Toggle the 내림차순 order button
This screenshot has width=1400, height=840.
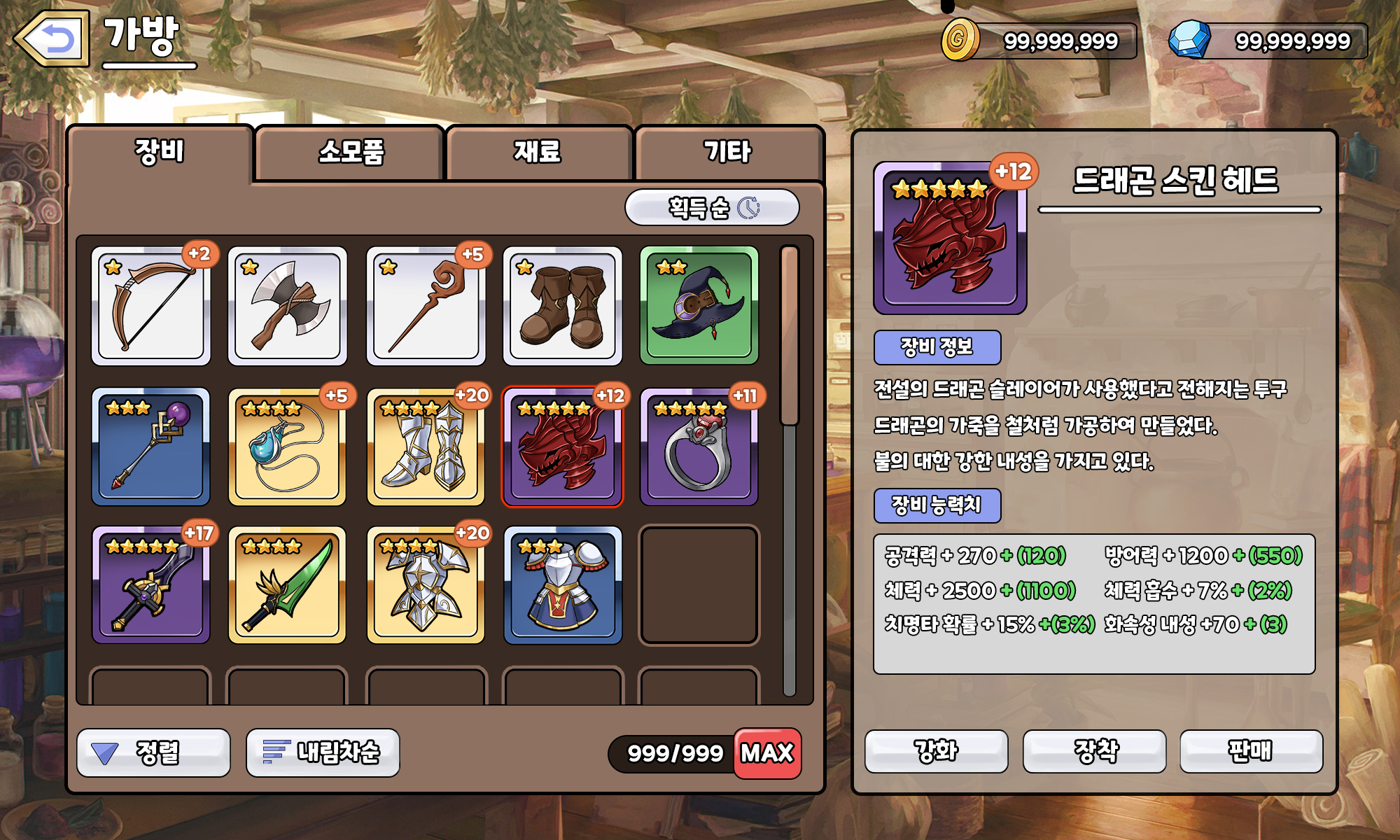(x=323, y=752)
